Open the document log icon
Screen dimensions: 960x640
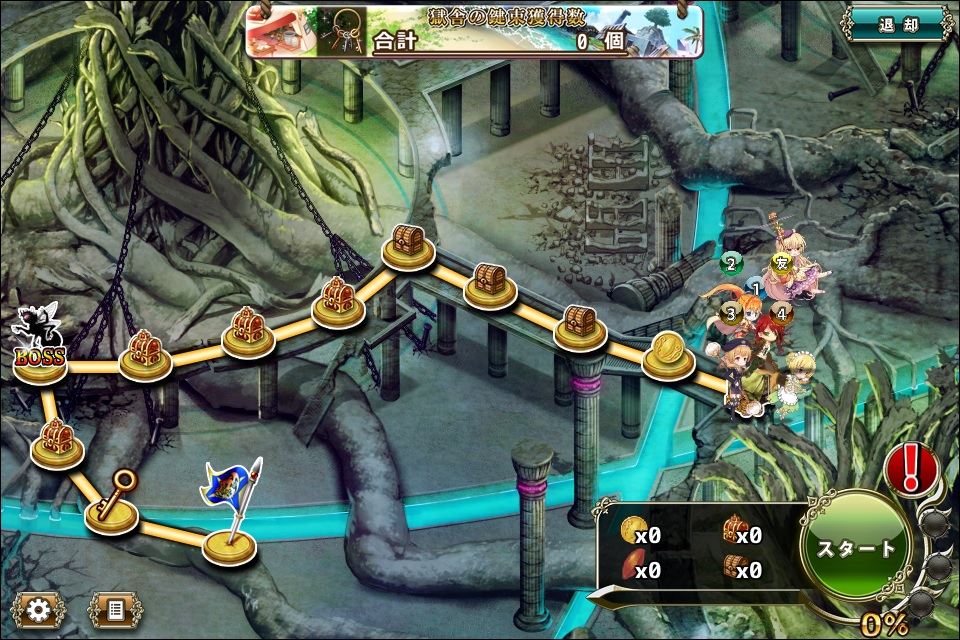click(x=114, y=607)
